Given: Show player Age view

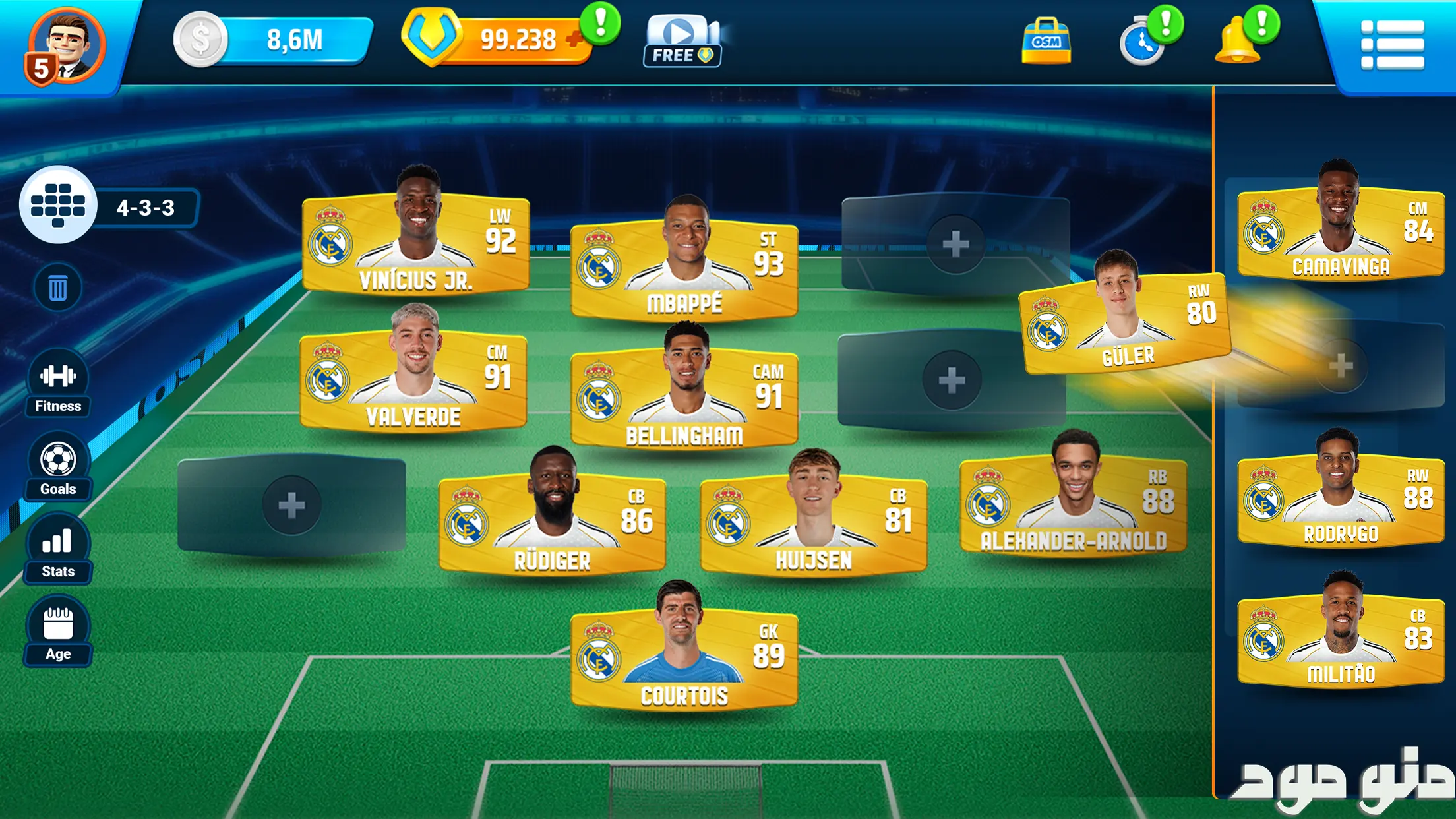Looking at the screenshot, I should pyautogui.click(x=58, y=632).
